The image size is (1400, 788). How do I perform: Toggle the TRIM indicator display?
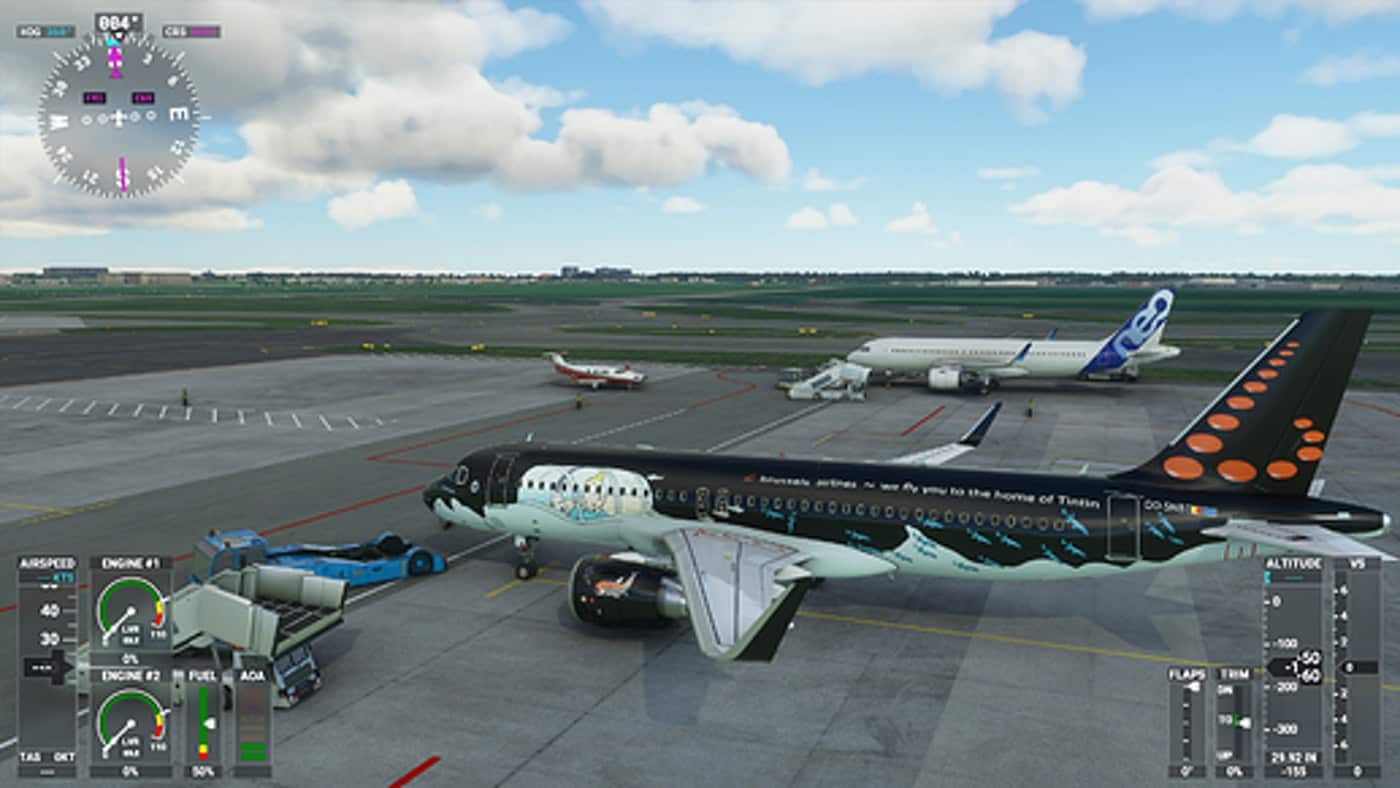point(1237,720)
